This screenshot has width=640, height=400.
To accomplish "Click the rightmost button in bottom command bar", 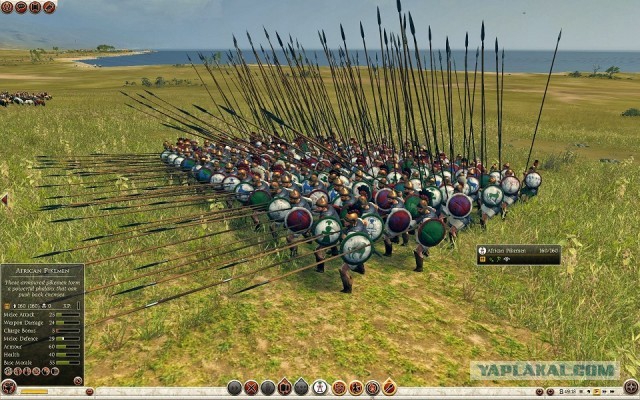I will coord(389,387).
